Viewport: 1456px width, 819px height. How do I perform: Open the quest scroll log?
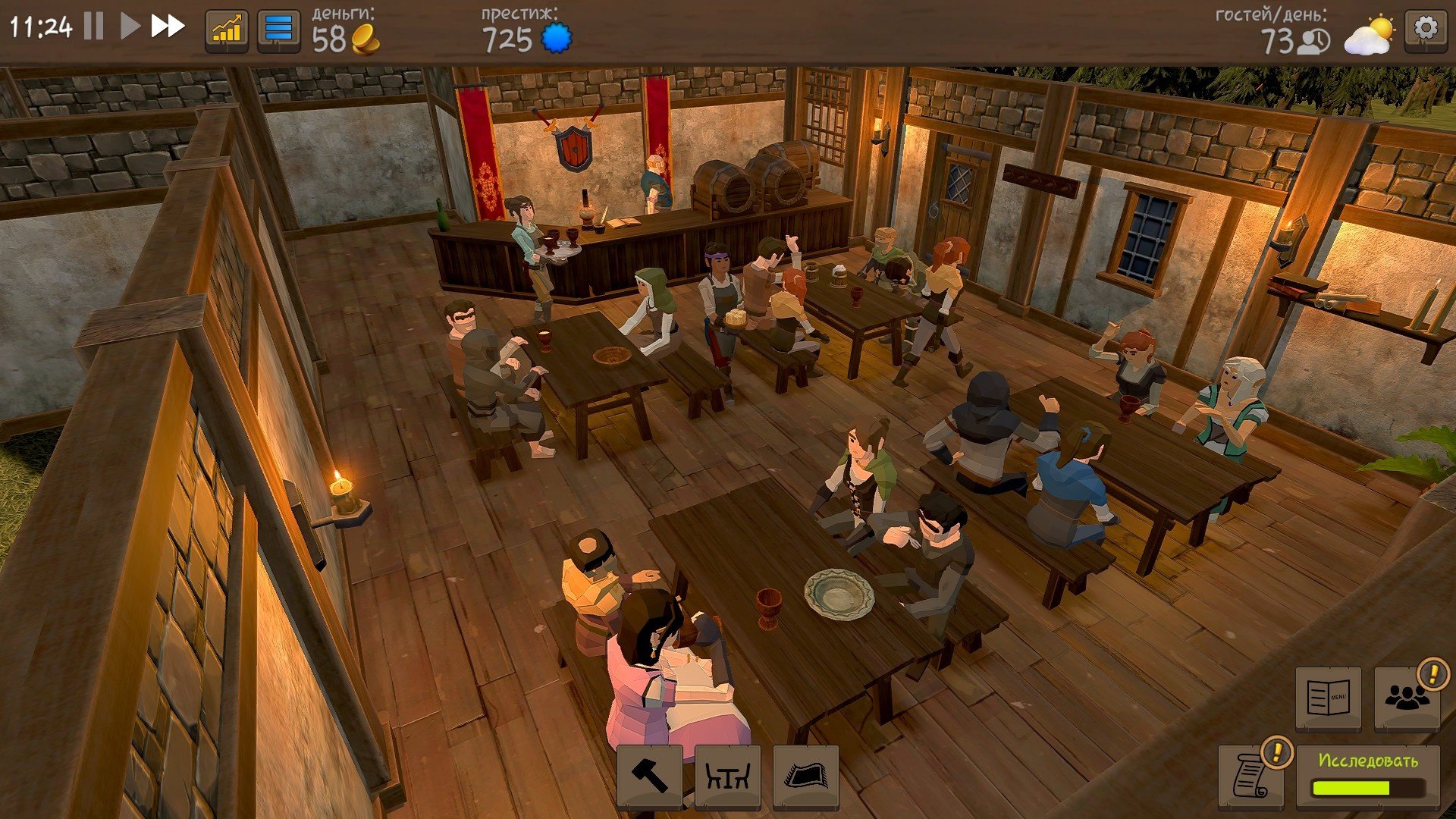point(1250,775)
